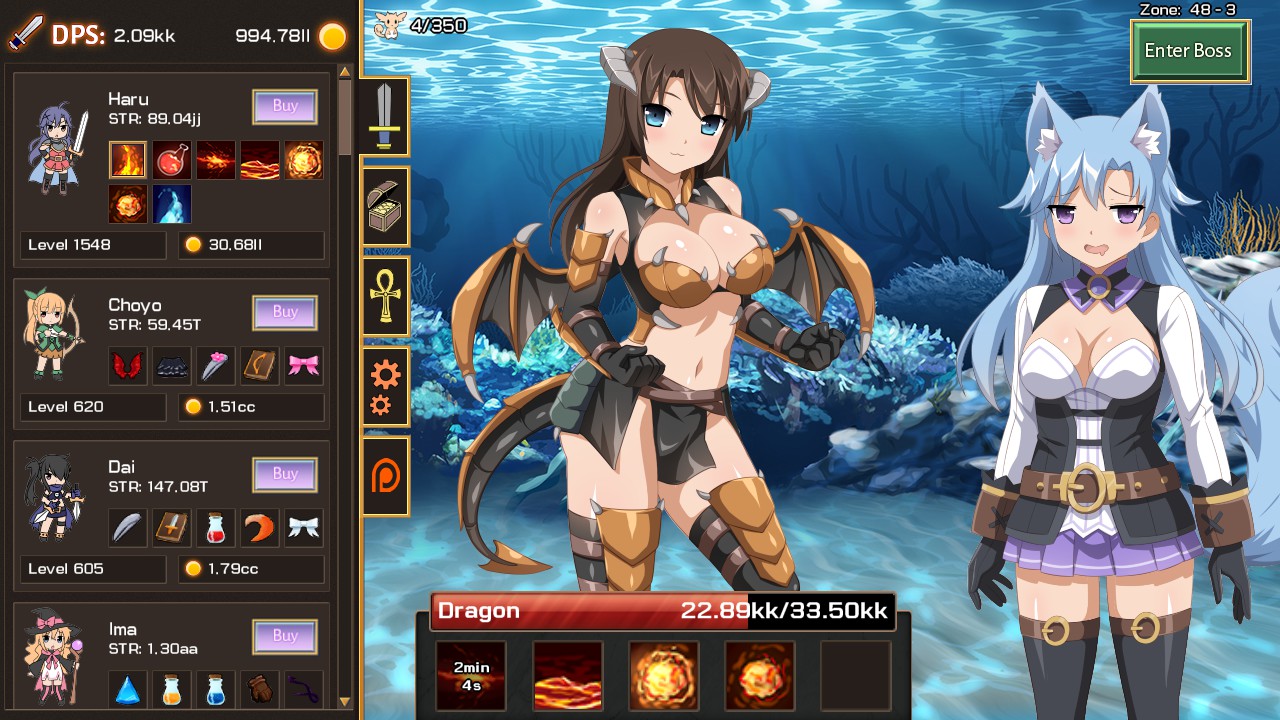Activate Haru's red potion skill icon
This screenshot has width=1280, height=720.
coord(172,160)
